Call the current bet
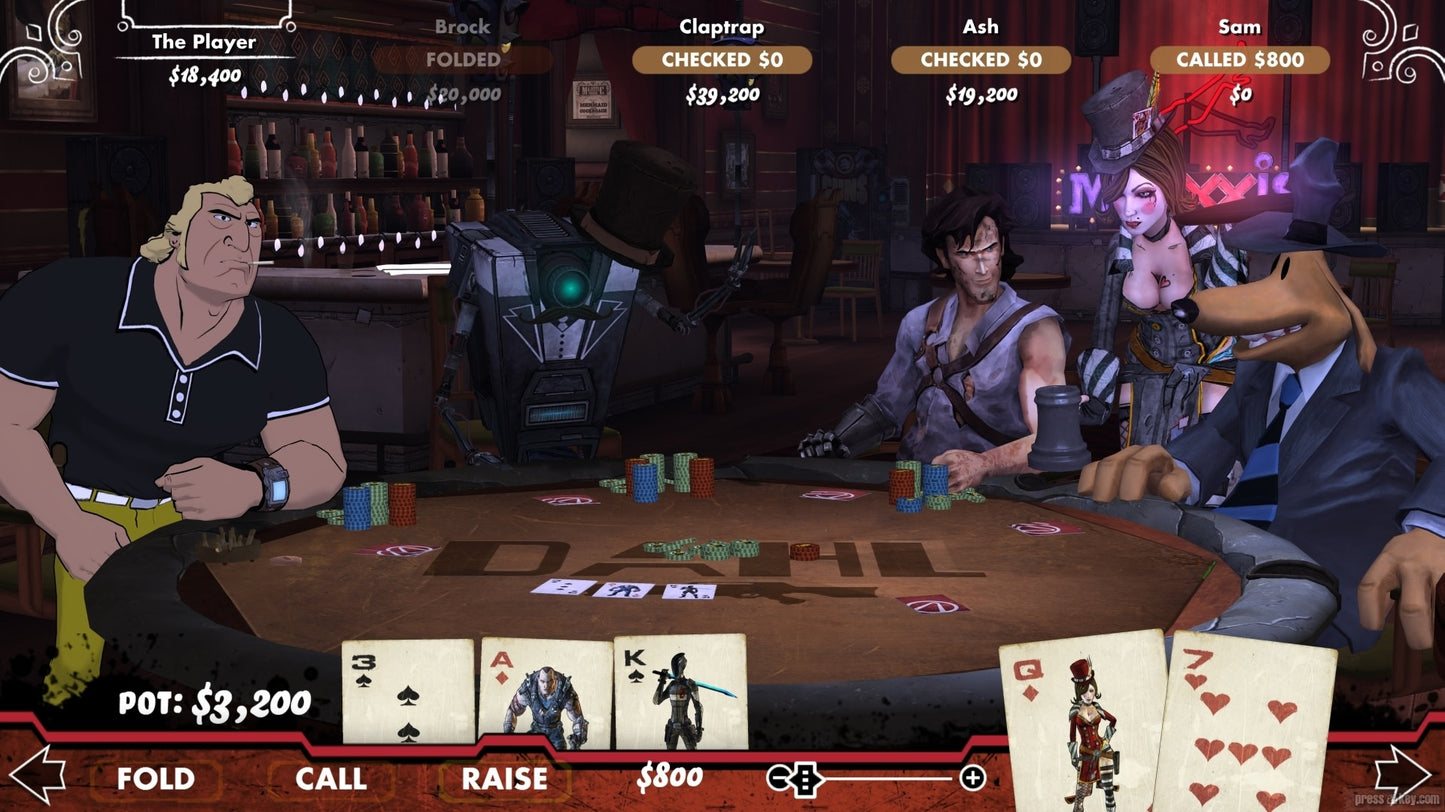The image size is (1445, 812). pyautogui.click(x=330, y=778)
